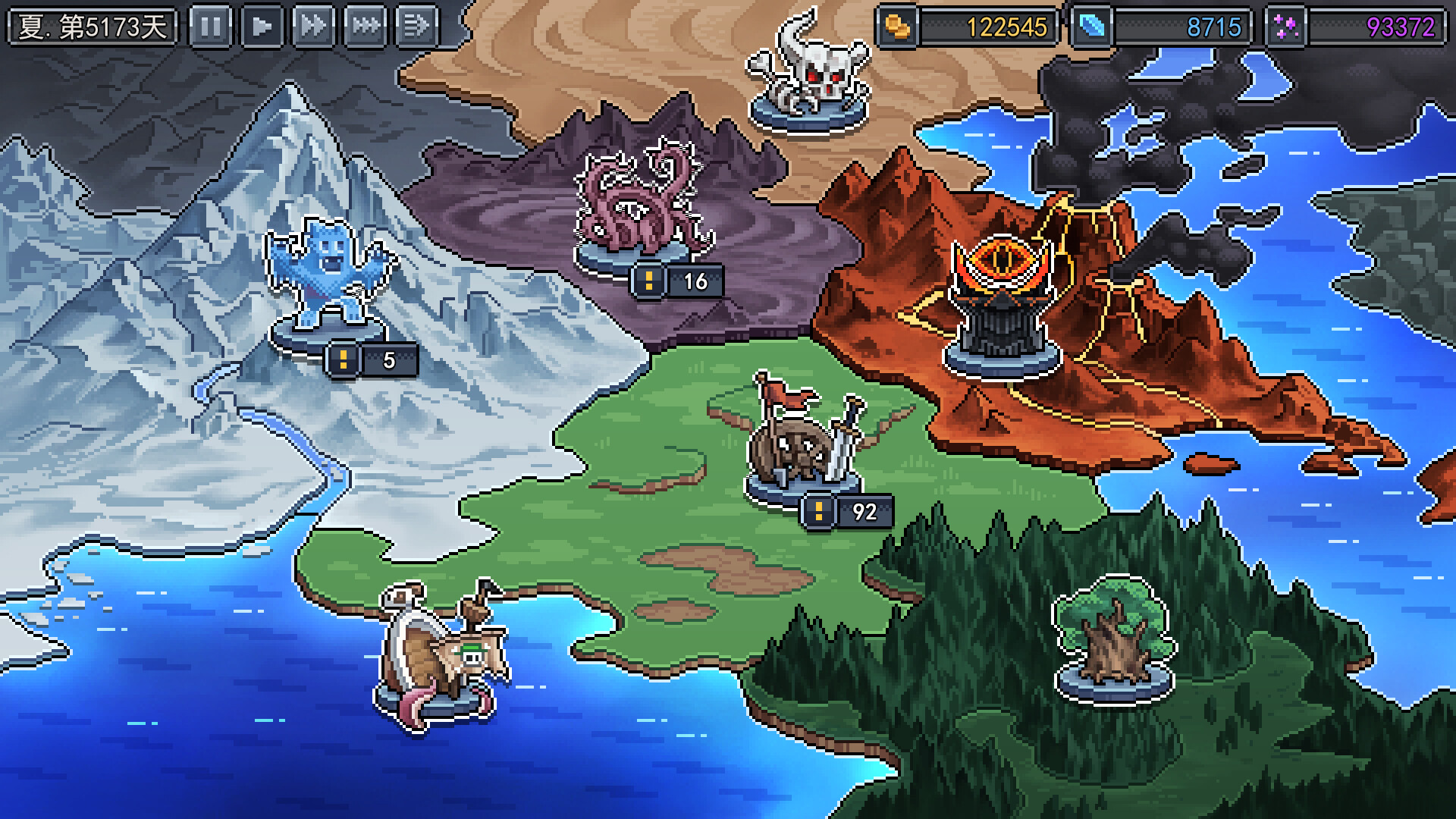Viewport: 1456px width, 819px height.
Task: Toggle the blue yeti unit on the snowy mountain
Action: pyautogui.click(x=330, y=273)
